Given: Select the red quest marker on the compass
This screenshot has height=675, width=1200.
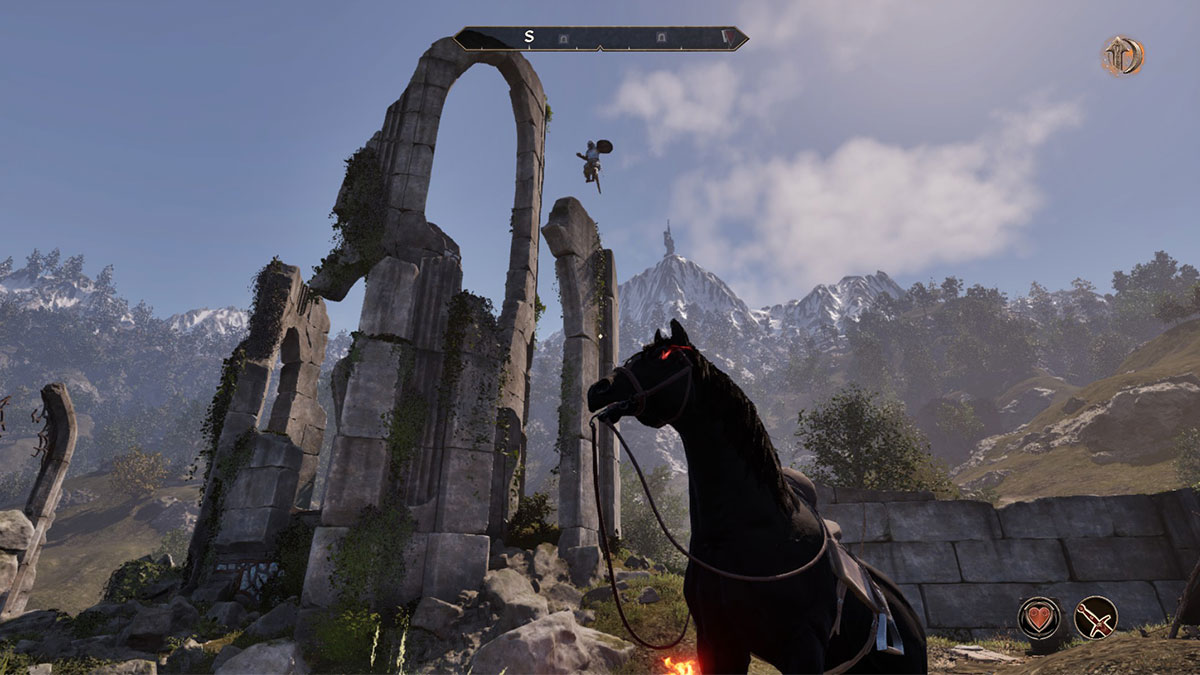Looking at the screenshot, I should click(x=729, y=38).
